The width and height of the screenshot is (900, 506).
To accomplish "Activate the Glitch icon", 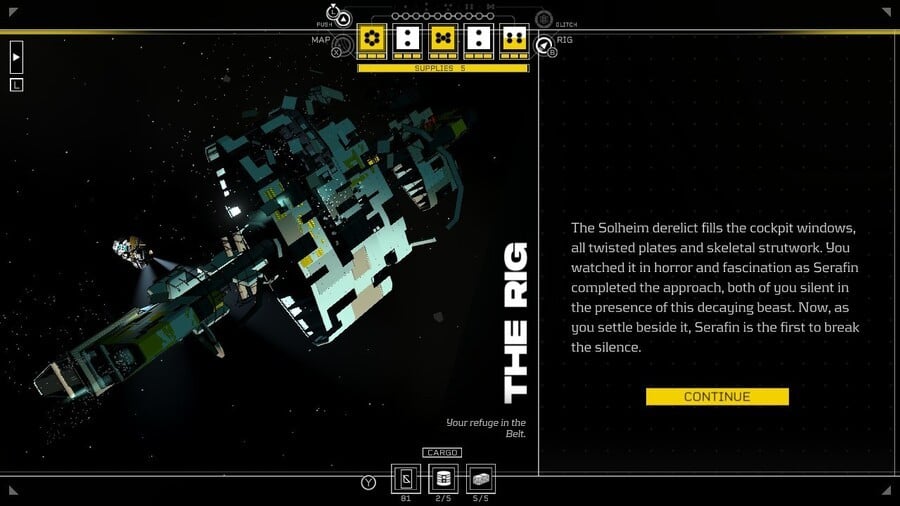I will click(544, 19).
